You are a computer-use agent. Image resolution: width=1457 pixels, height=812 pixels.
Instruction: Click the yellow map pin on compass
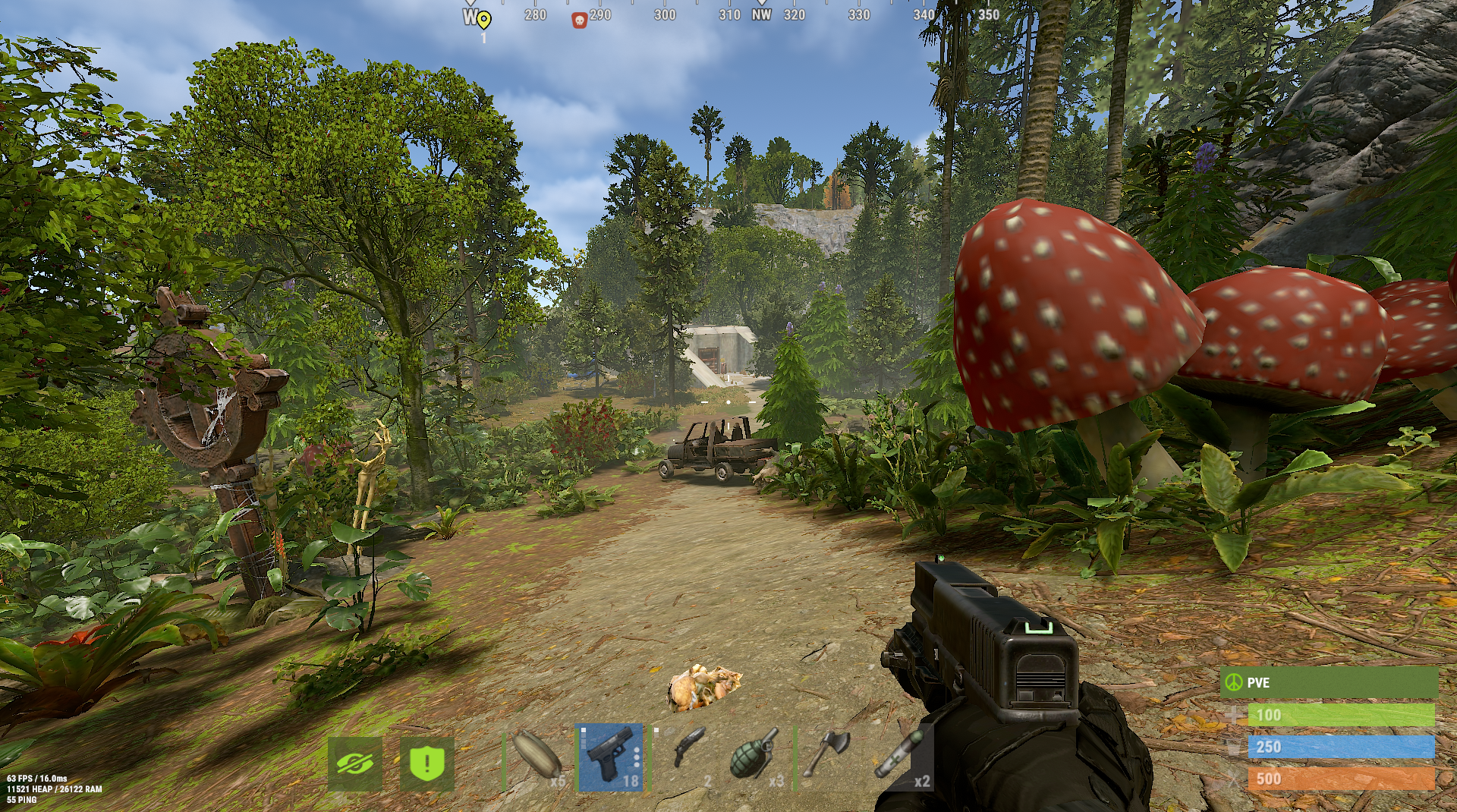[x=484, y=19]
